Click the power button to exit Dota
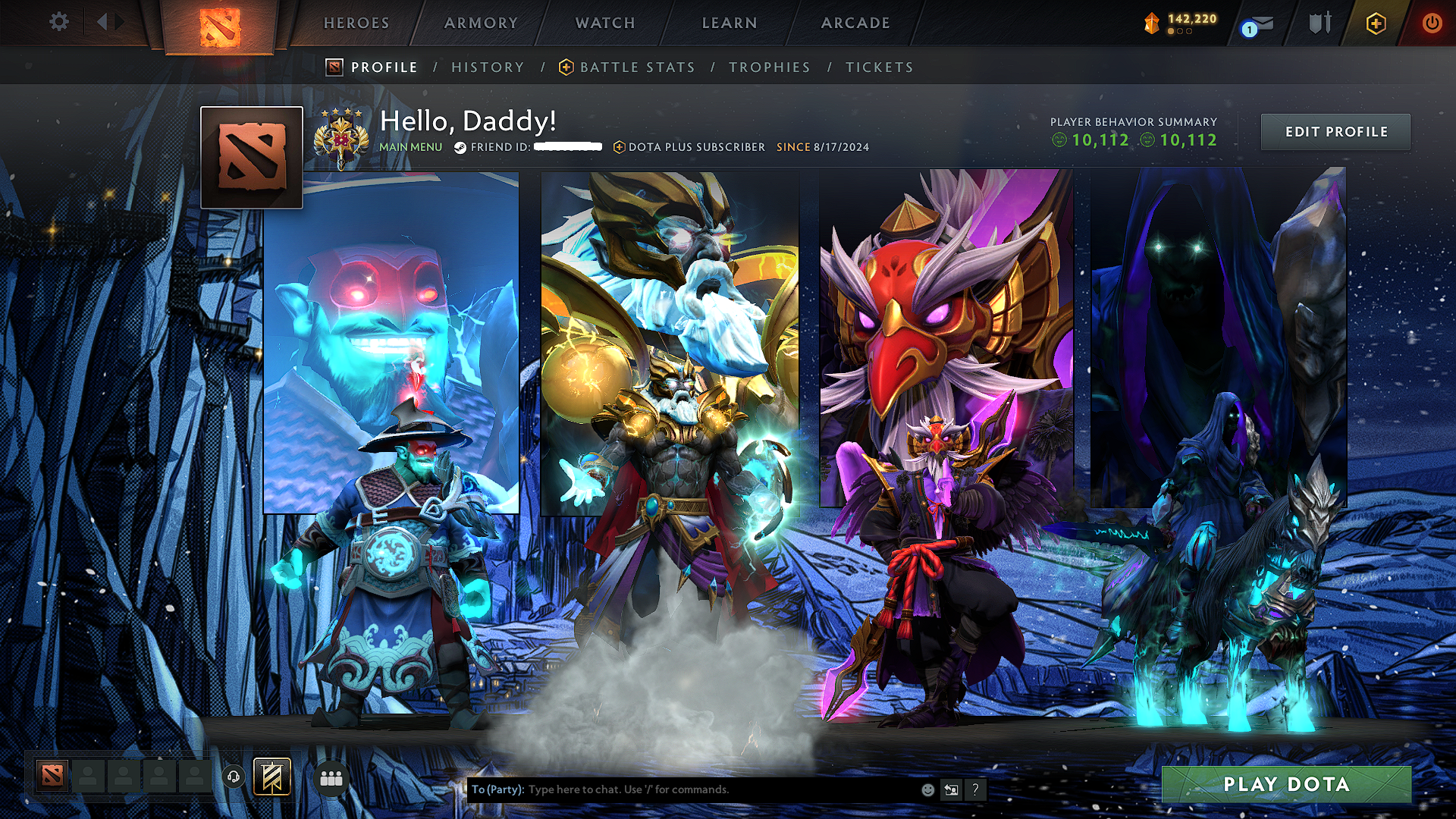The width and height of the screenshot is (1456, 819). point(1432,23)
